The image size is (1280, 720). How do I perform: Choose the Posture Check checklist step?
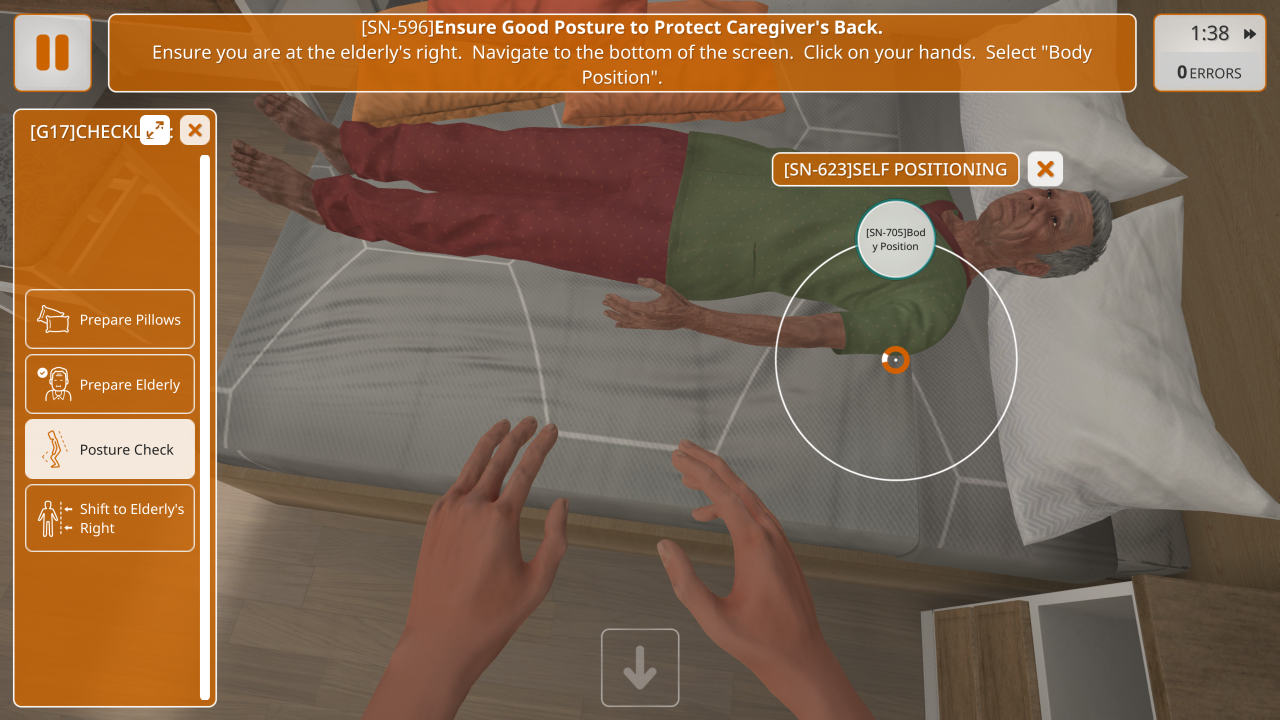[110, 450]
